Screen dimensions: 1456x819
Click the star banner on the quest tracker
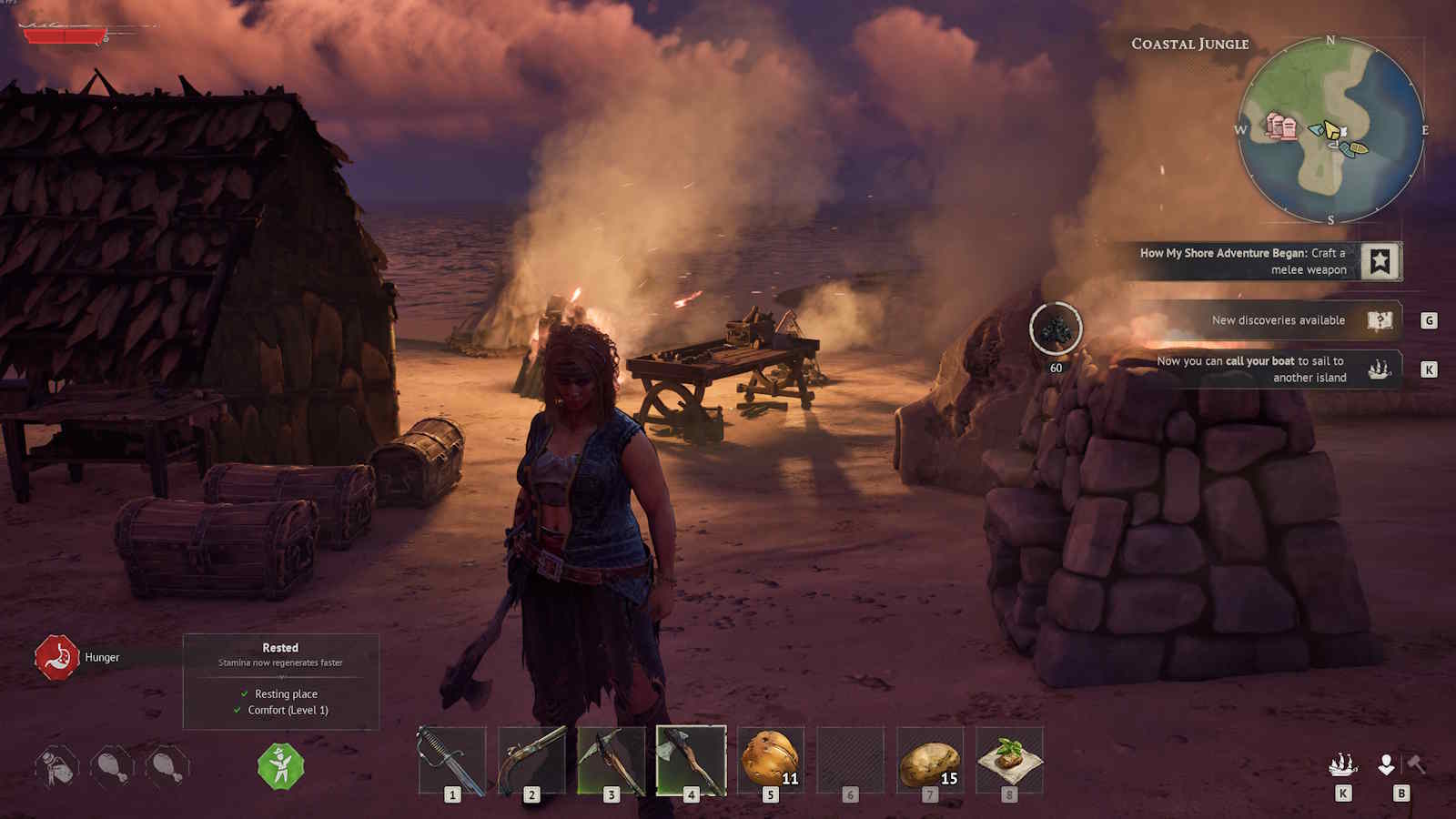(x=1381, y=261)
